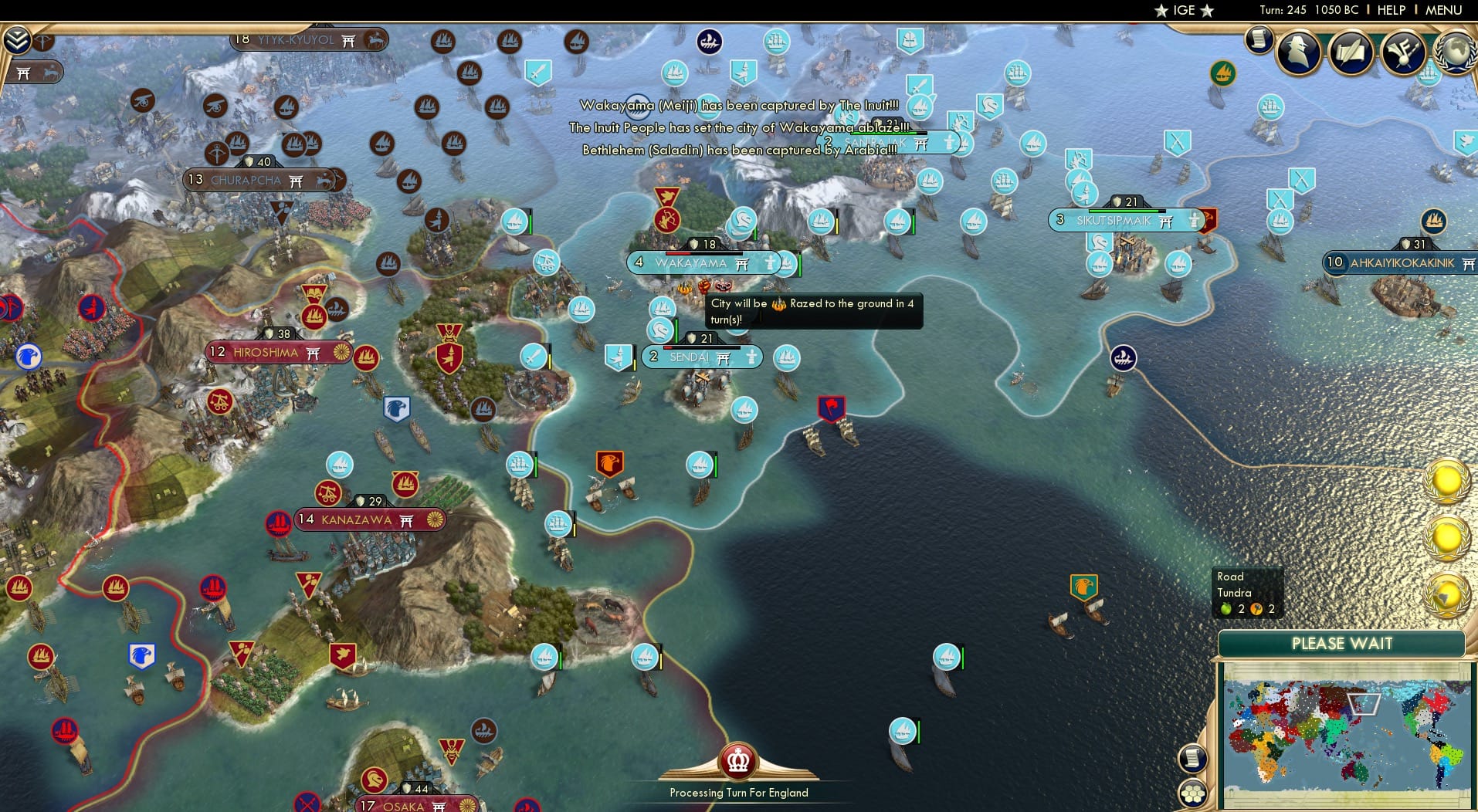Toggle the hex grid icon under the minimap

(1193, 793)
